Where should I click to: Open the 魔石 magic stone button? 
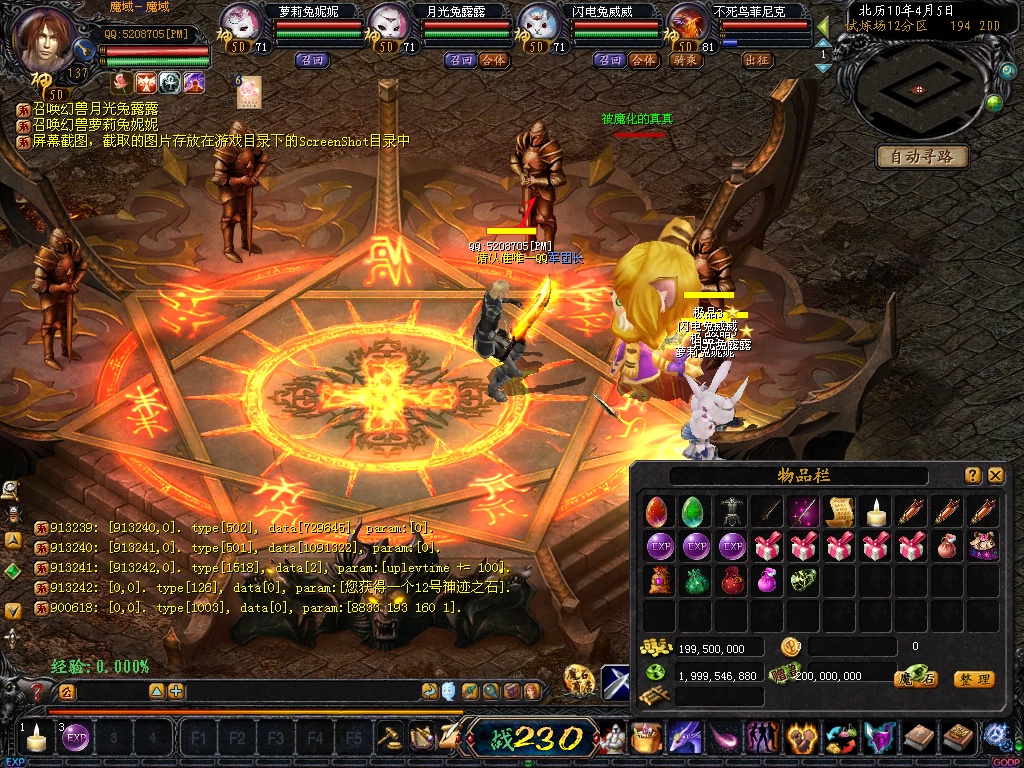coord(917,679)
